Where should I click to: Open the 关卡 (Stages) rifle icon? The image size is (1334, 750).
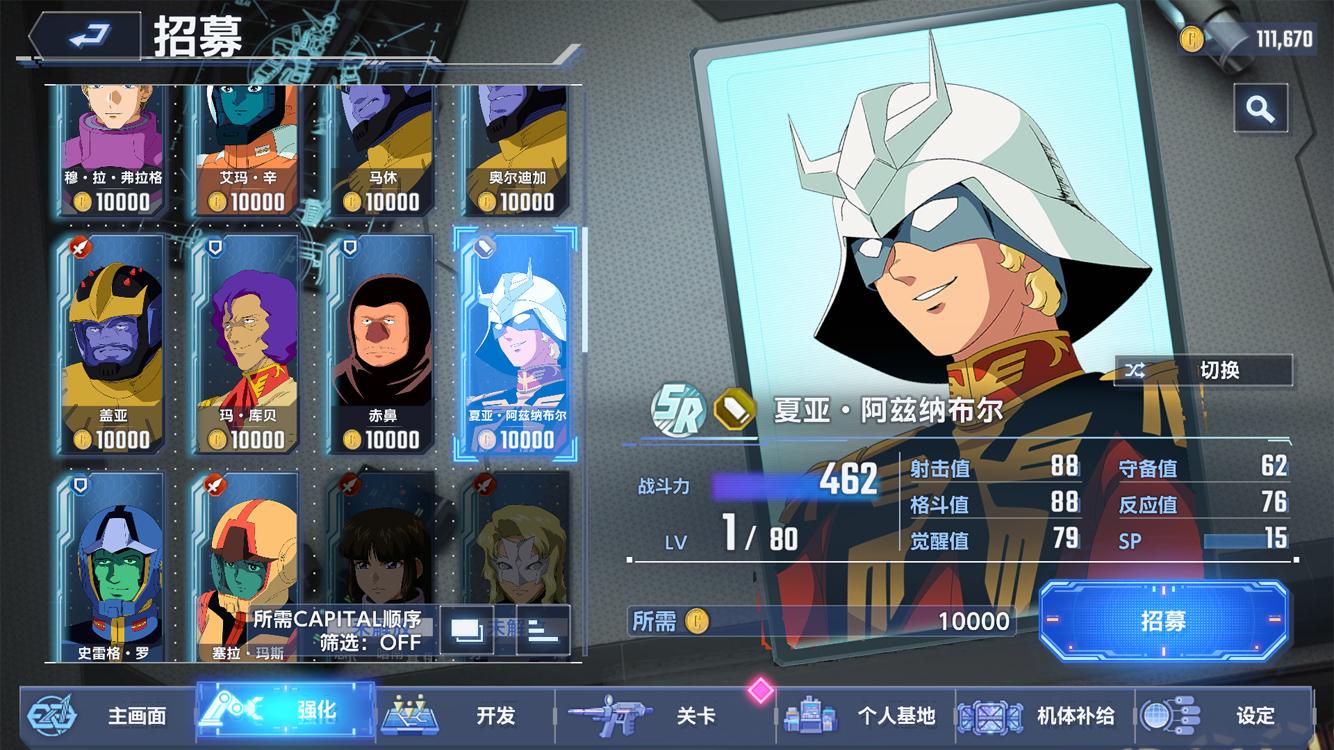(x=610, y=715)
